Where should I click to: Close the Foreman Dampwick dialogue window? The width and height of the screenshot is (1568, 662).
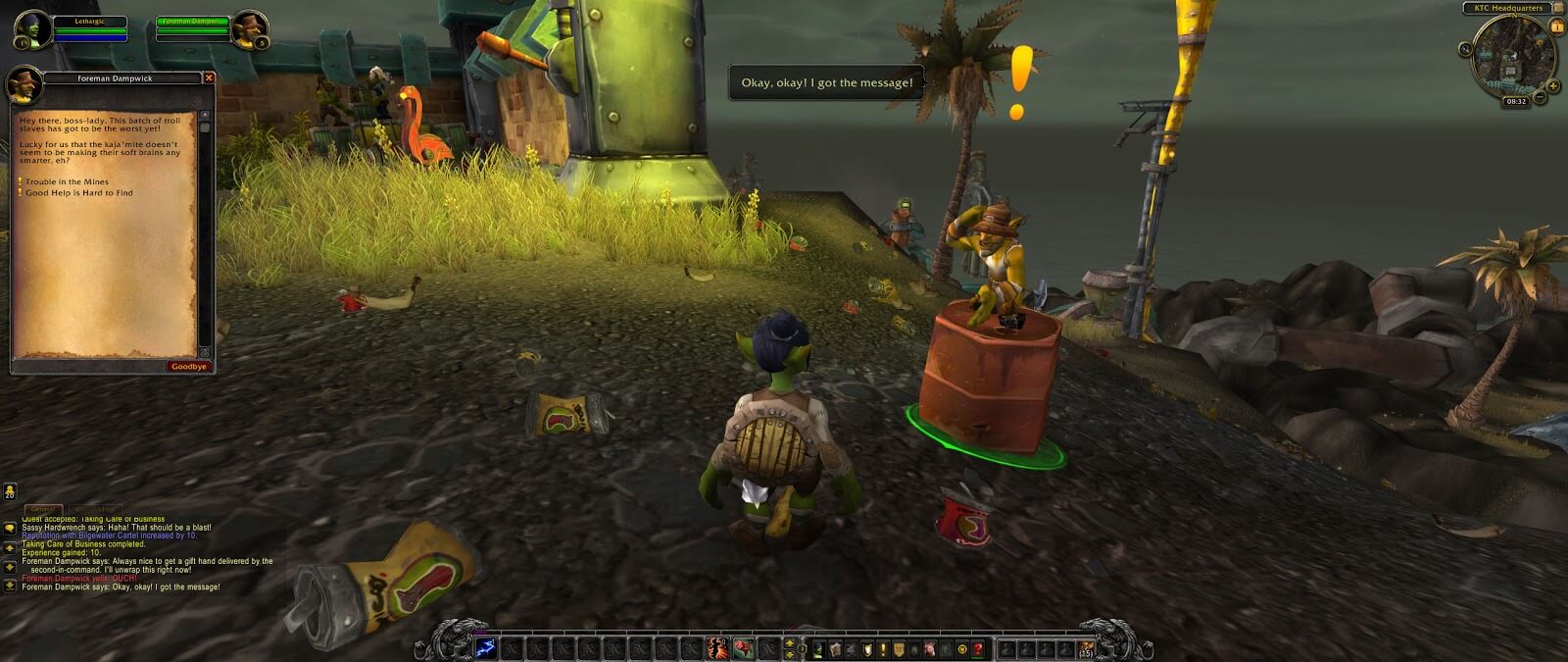(x=209, y=77)
